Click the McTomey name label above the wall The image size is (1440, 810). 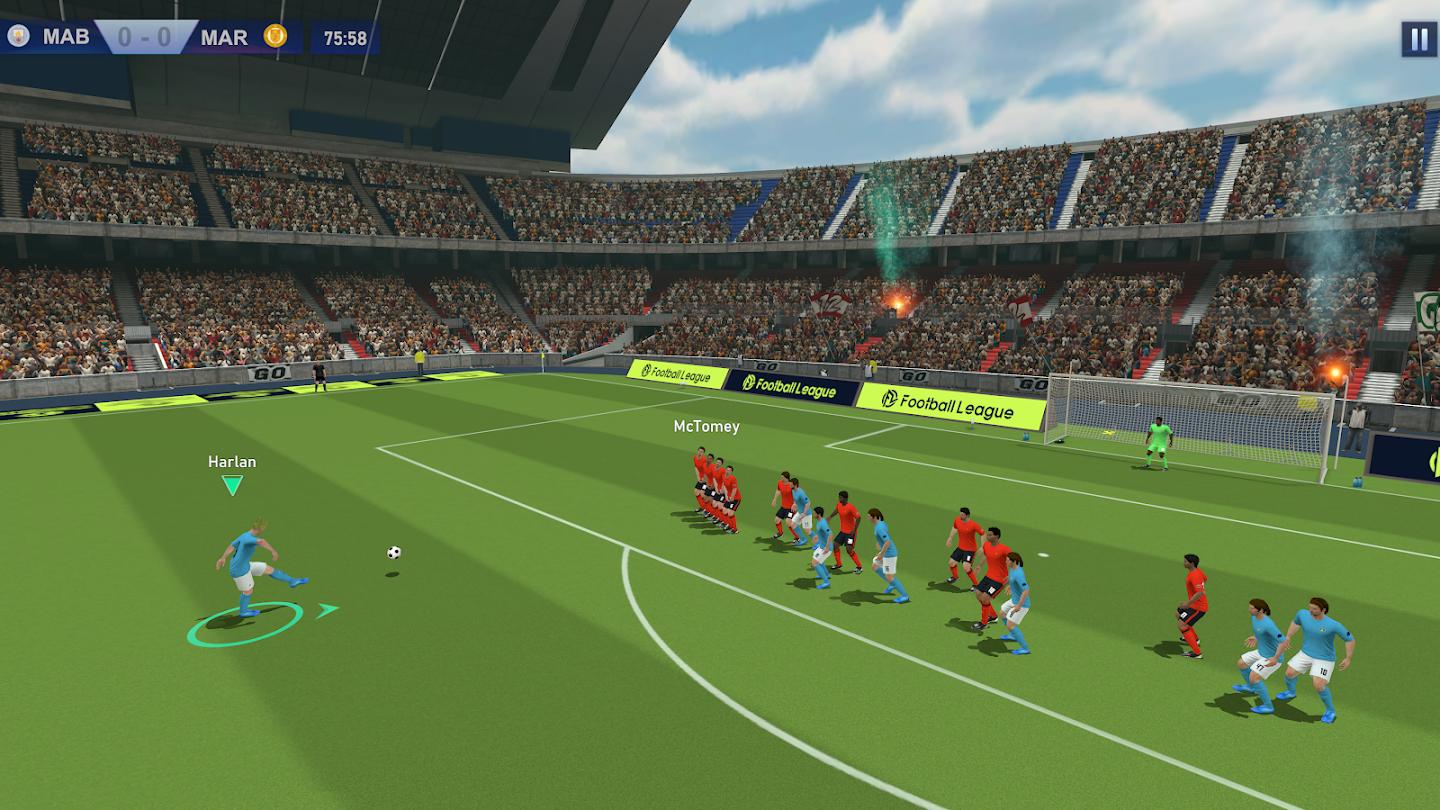[x=705, y=425]
